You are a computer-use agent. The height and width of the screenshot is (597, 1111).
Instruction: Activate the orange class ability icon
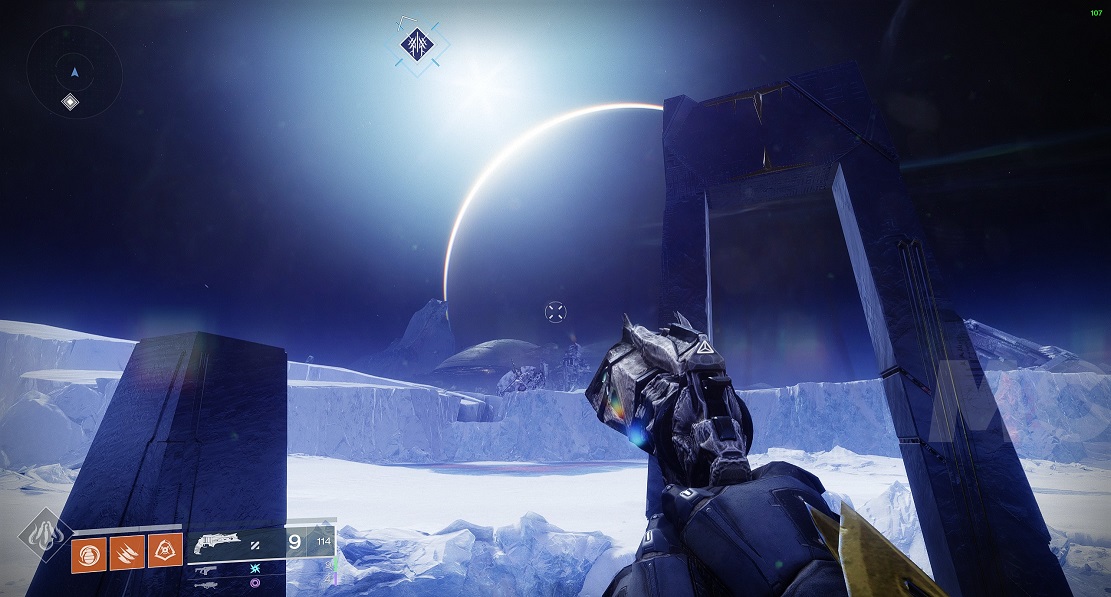point(165,550)
